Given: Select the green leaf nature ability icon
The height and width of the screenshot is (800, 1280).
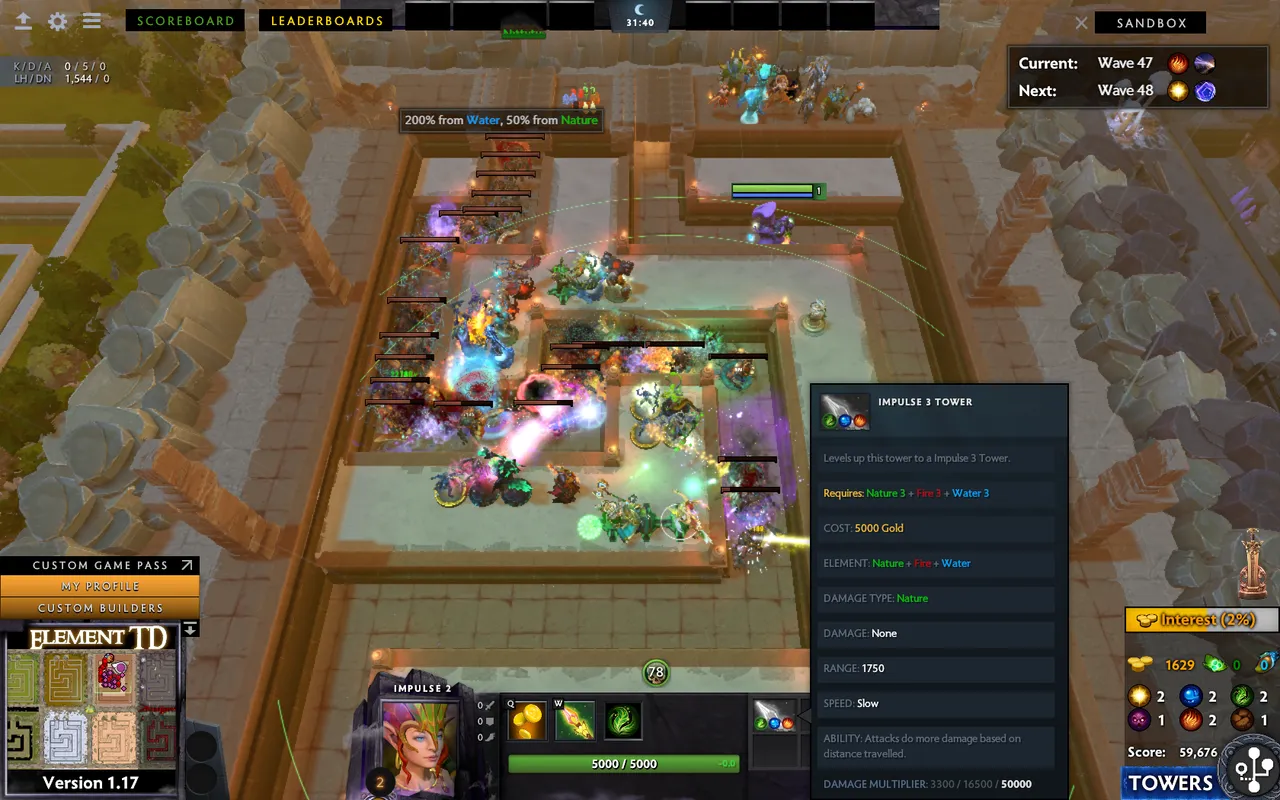Looking at the screenshot, I should (x=622, y=722).
